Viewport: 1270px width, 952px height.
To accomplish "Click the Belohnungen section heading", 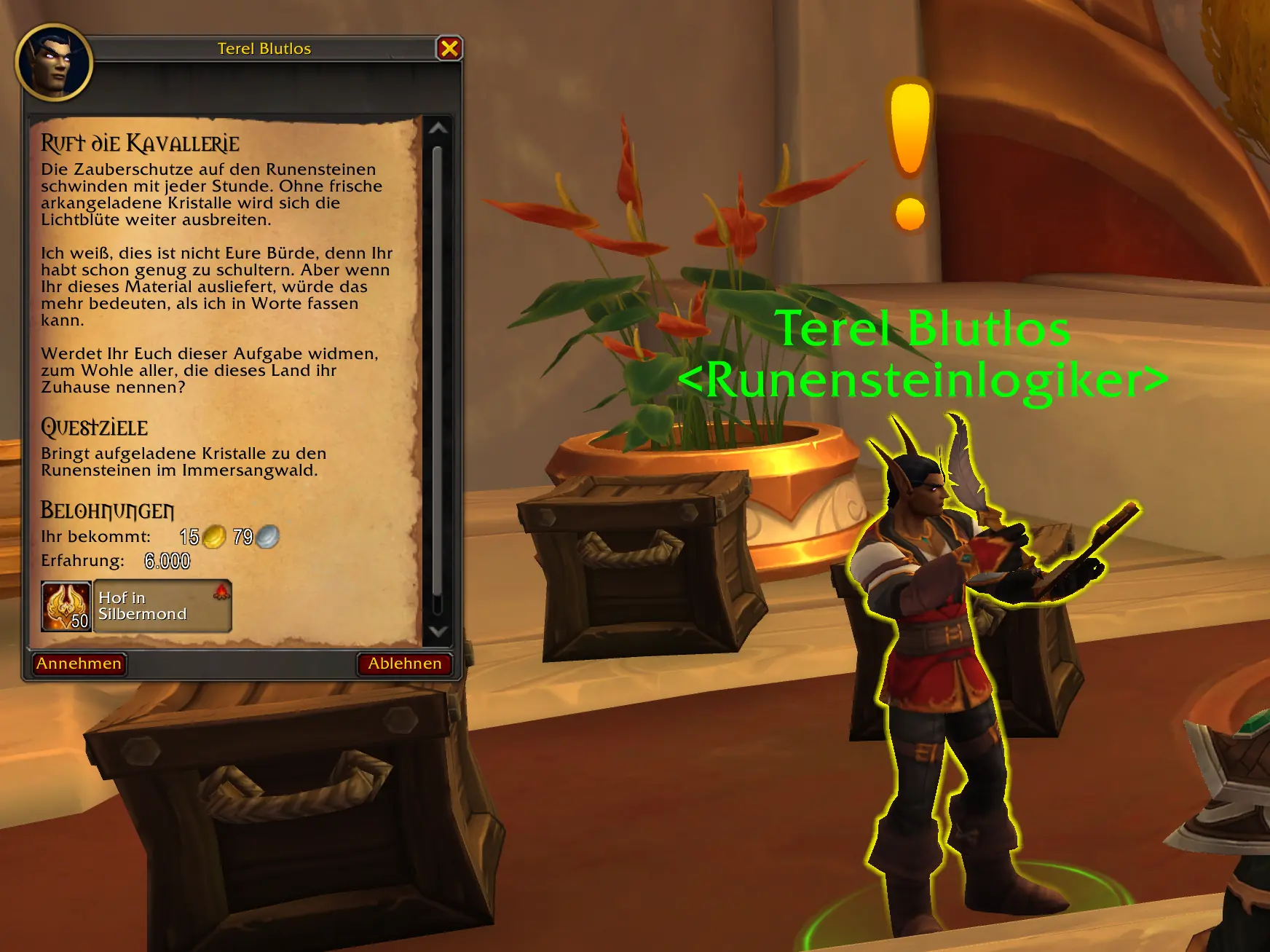I will (106, 511).
